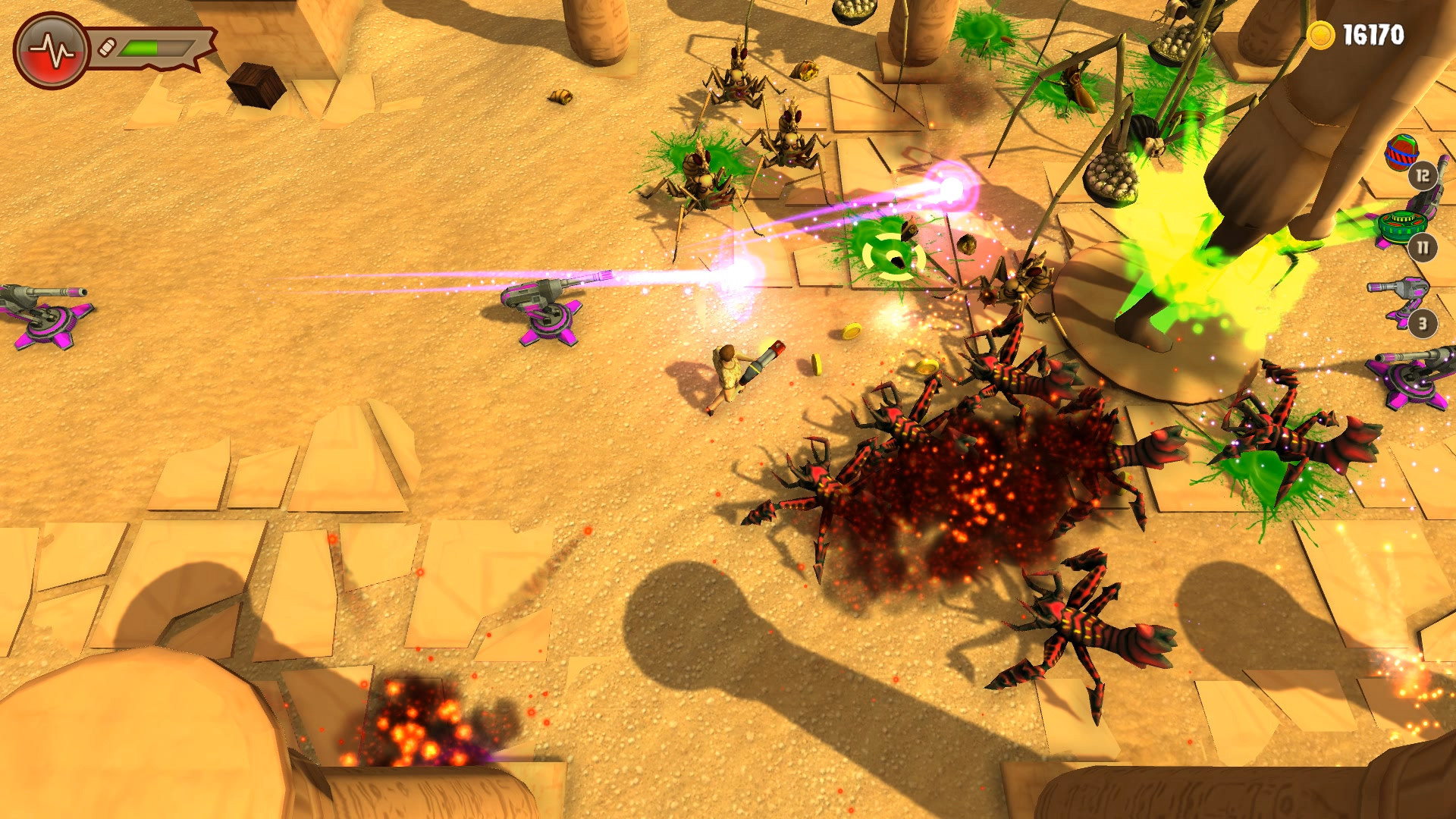Click the count badge showing 12
The width and height of the screenshot is (1456, 819).
point(1423,176)
